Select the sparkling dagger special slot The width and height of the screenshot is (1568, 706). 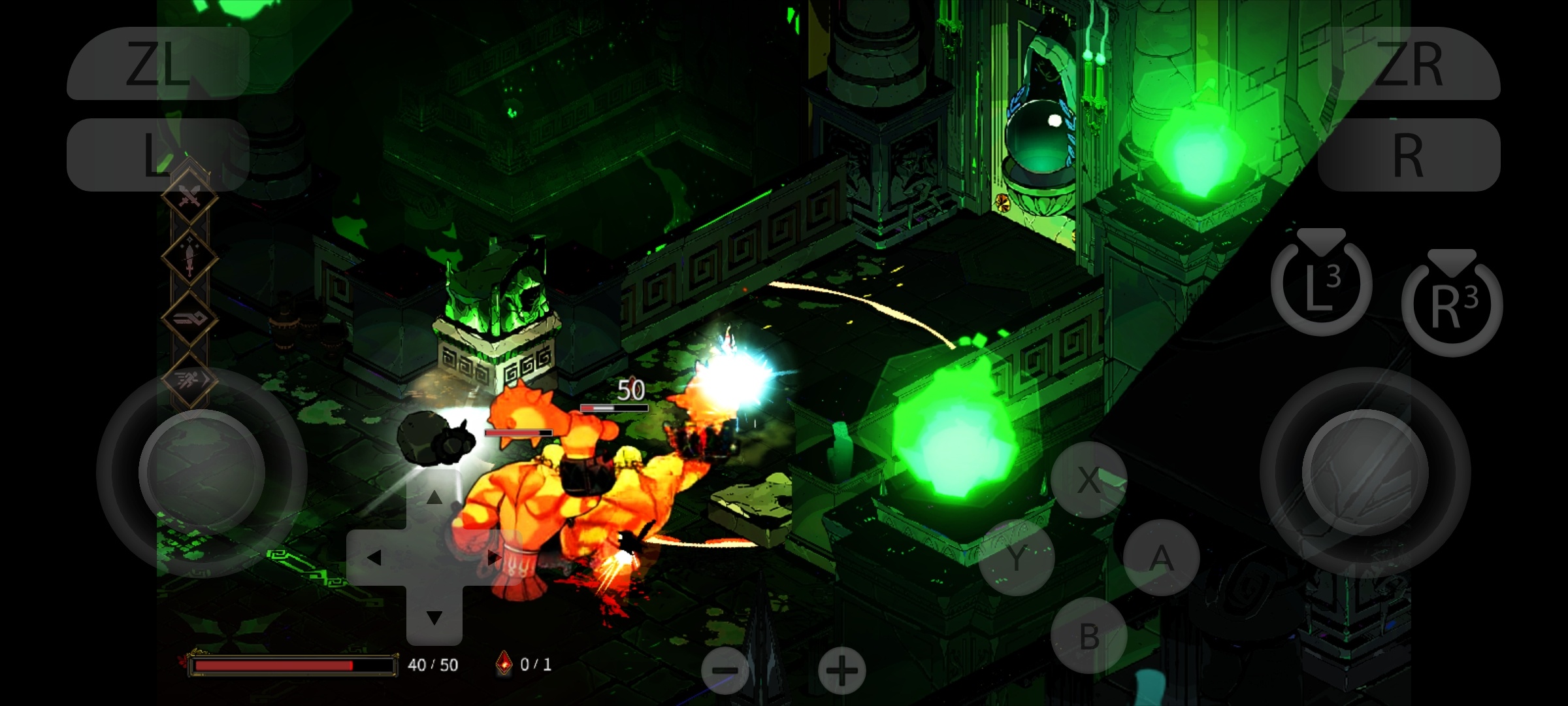click(x=189, y=258)
